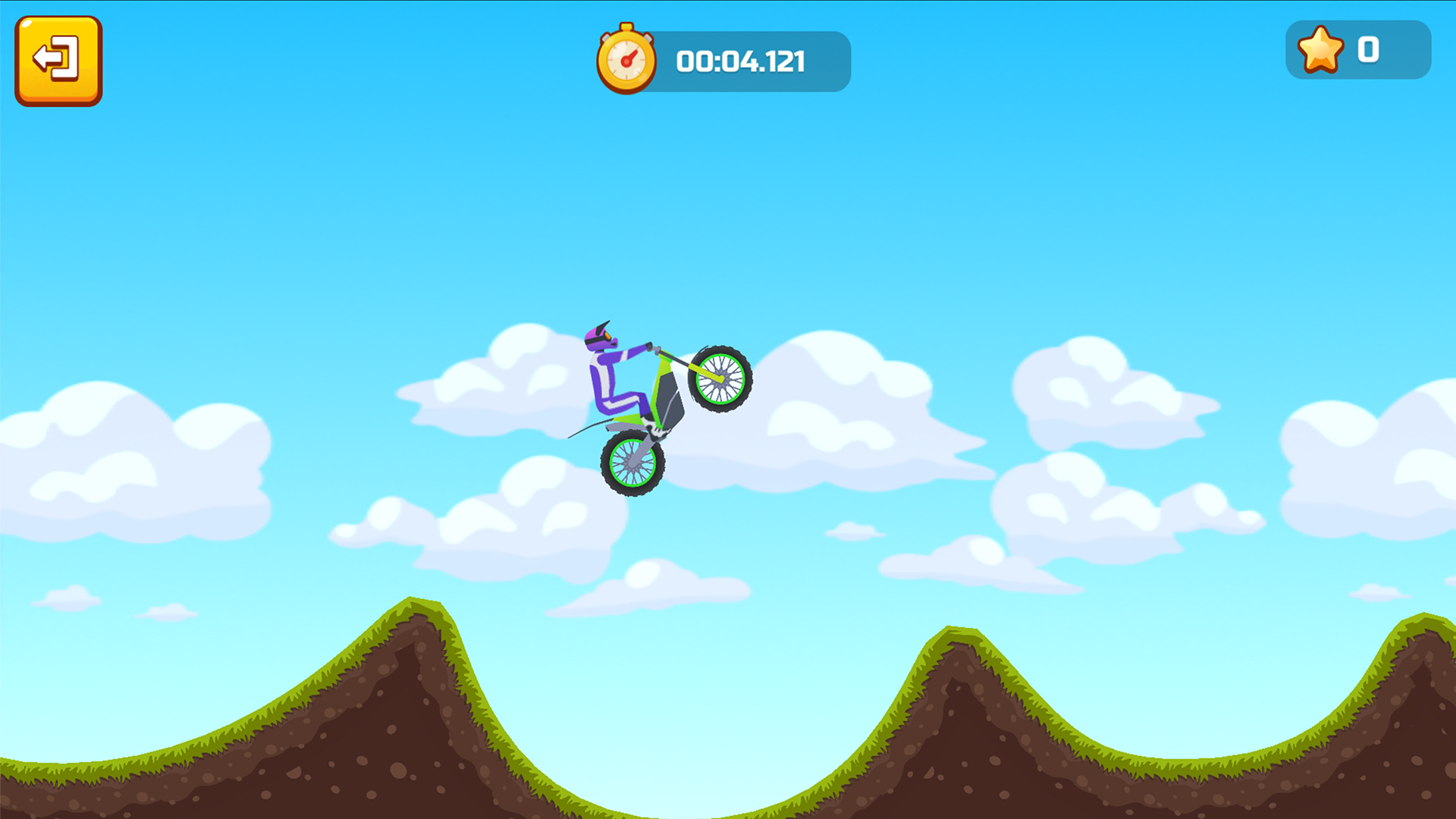This screenshot has width=1456, height=819.
Task: Click the timer reading 00:04.121
Action: coord(742,62)
